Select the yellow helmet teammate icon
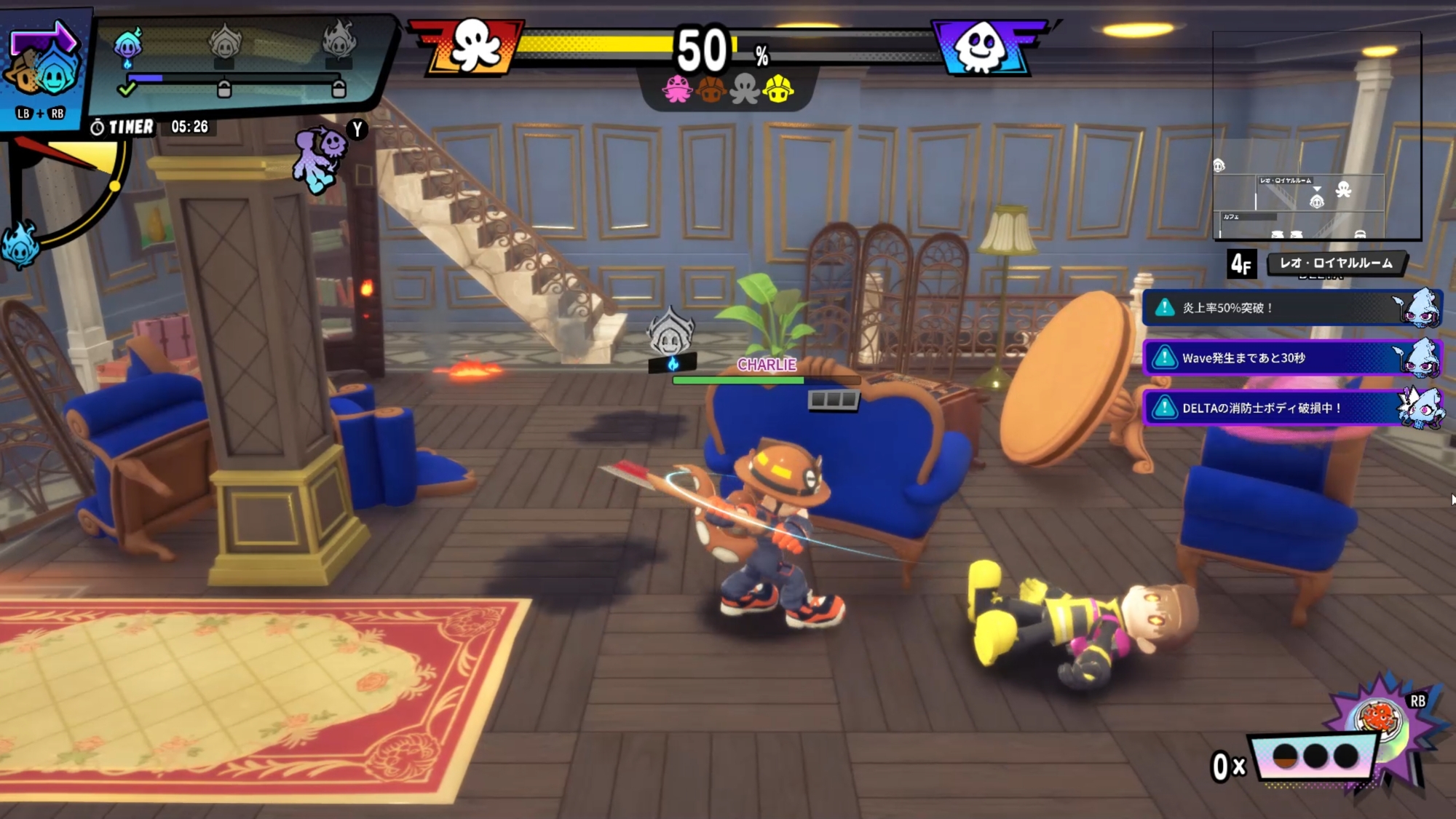The height and width of the screenshot is (819, 1456). coord(778,90)
